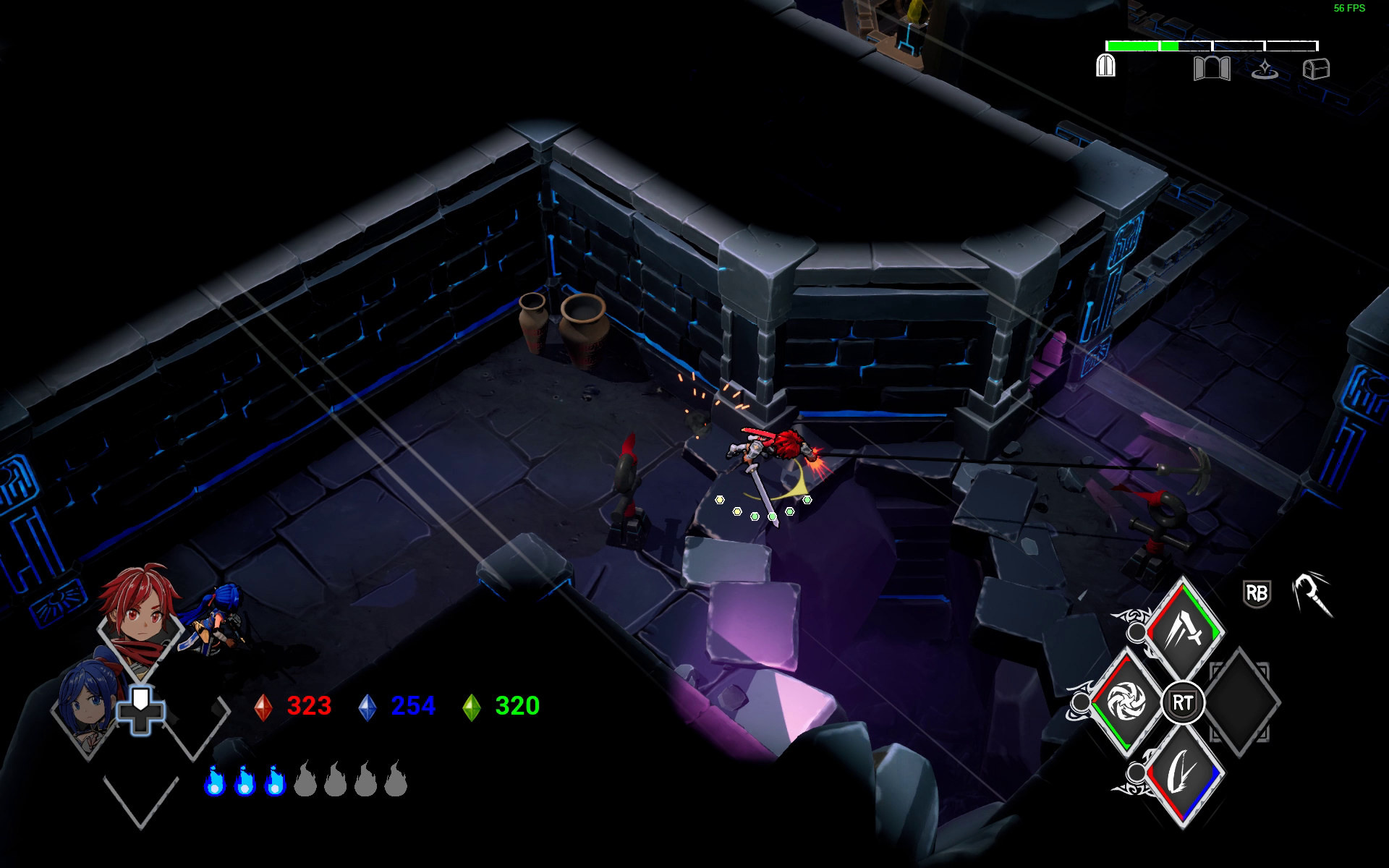Click the treasure chest progress icon

pyautogui.click(x=1316, y=69)
